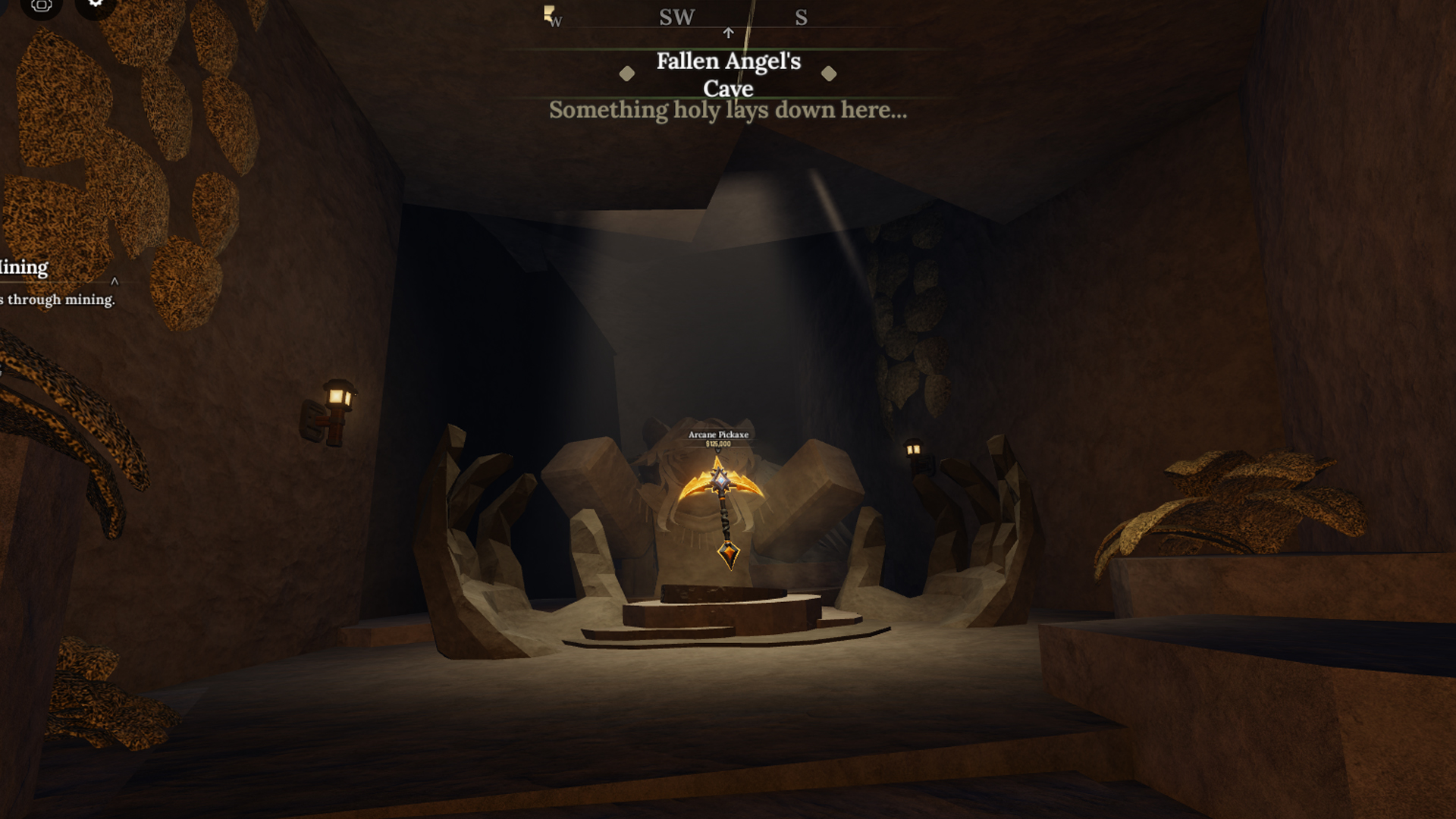Click the compass needle arrow indicator
1456x819 pixels.
728,33
